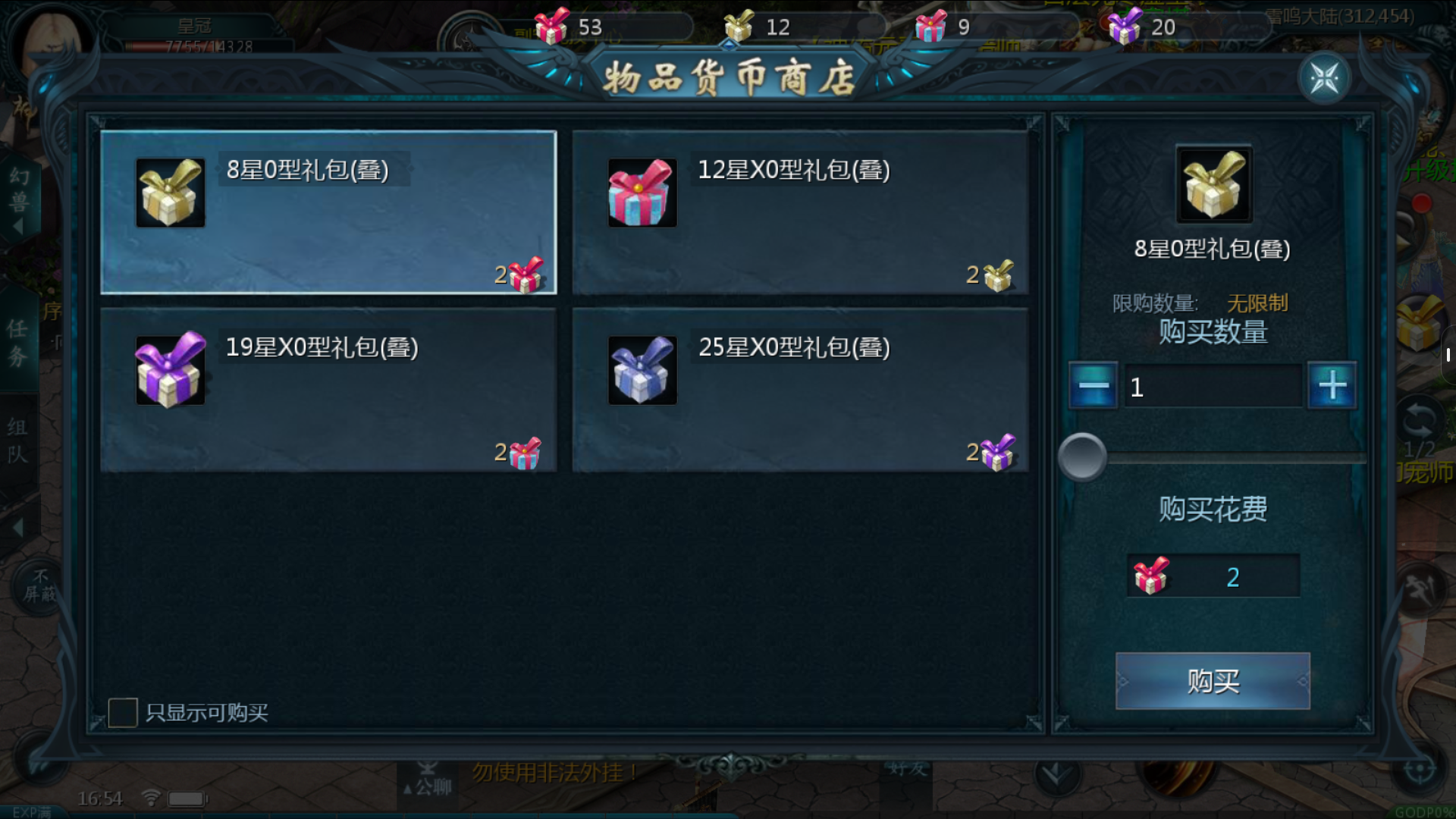This screenshot has height=819, width=1456.
Task: Toggle the 只显示可购买 checkbox
Action: pyautogui.click(x=123, y=713)
